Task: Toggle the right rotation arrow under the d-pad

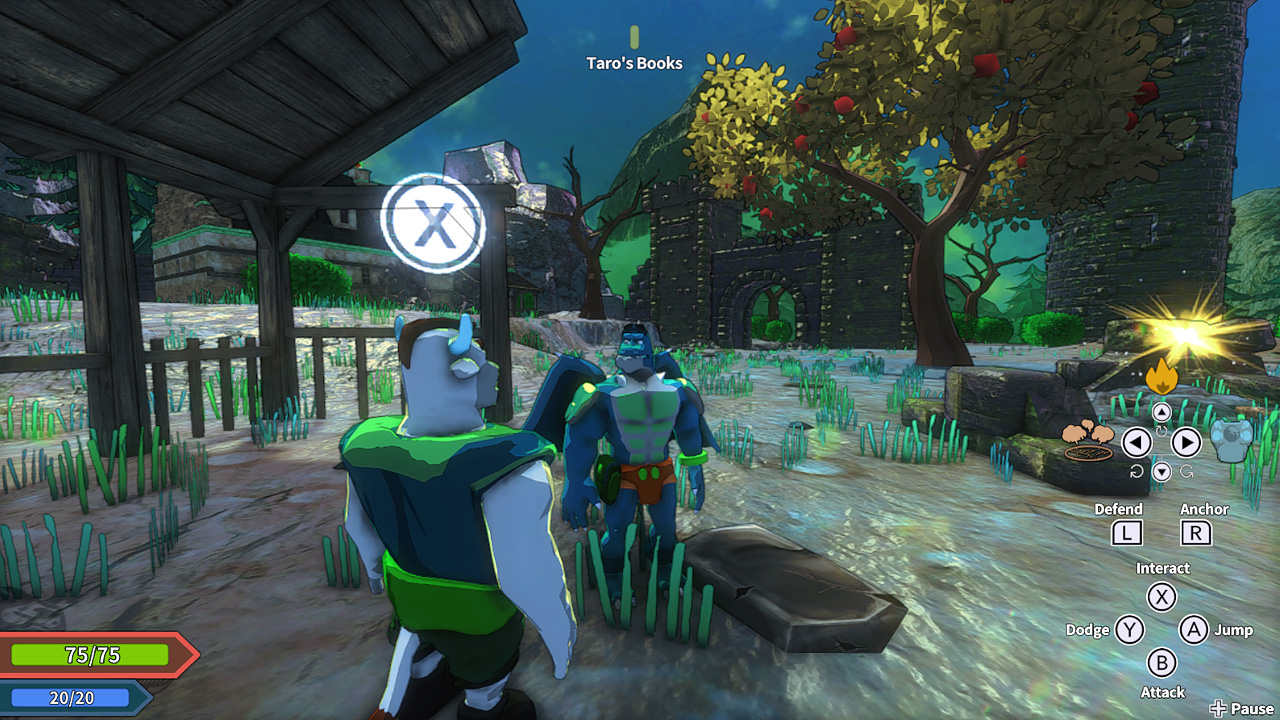Action: 1185,470
